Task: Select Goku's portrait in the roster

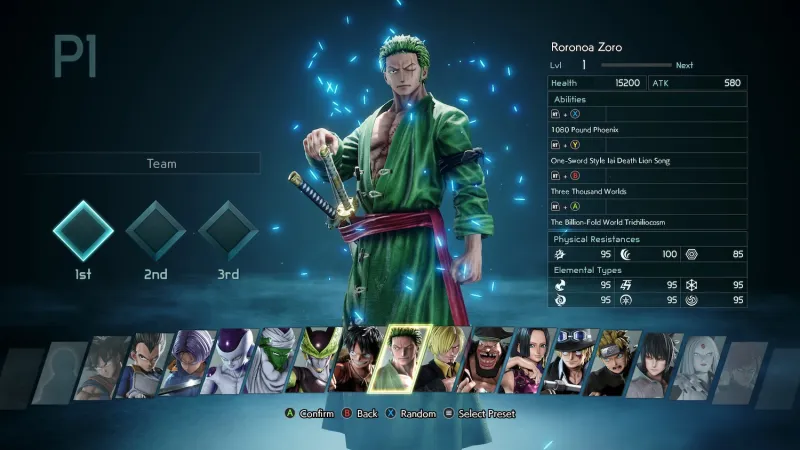Action: pyautogui.click(x=106, y=366)
